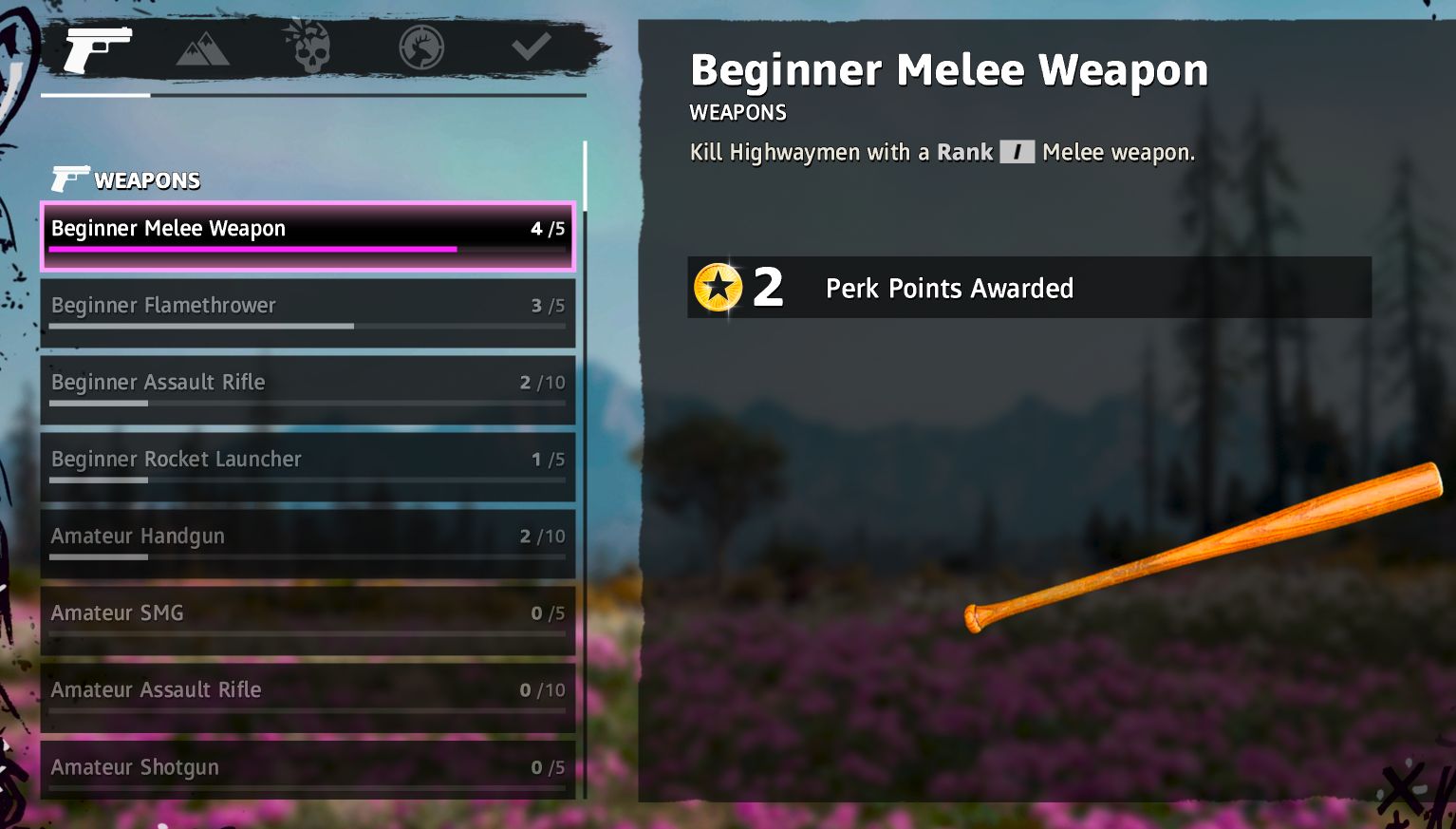The image size is (1456, 829).
Task: Switch to the animal hunting tab
Action: [421, 47]
